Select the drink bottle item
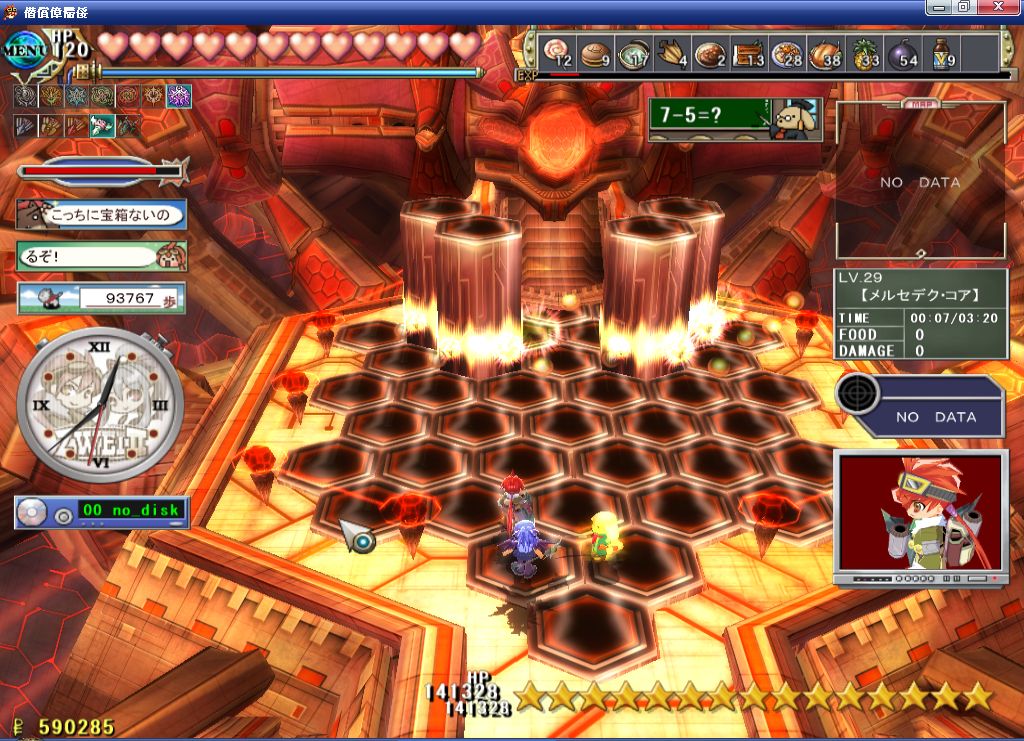Screen dimensions: 1024x741 pyautogui.click(x=941, y=53)
